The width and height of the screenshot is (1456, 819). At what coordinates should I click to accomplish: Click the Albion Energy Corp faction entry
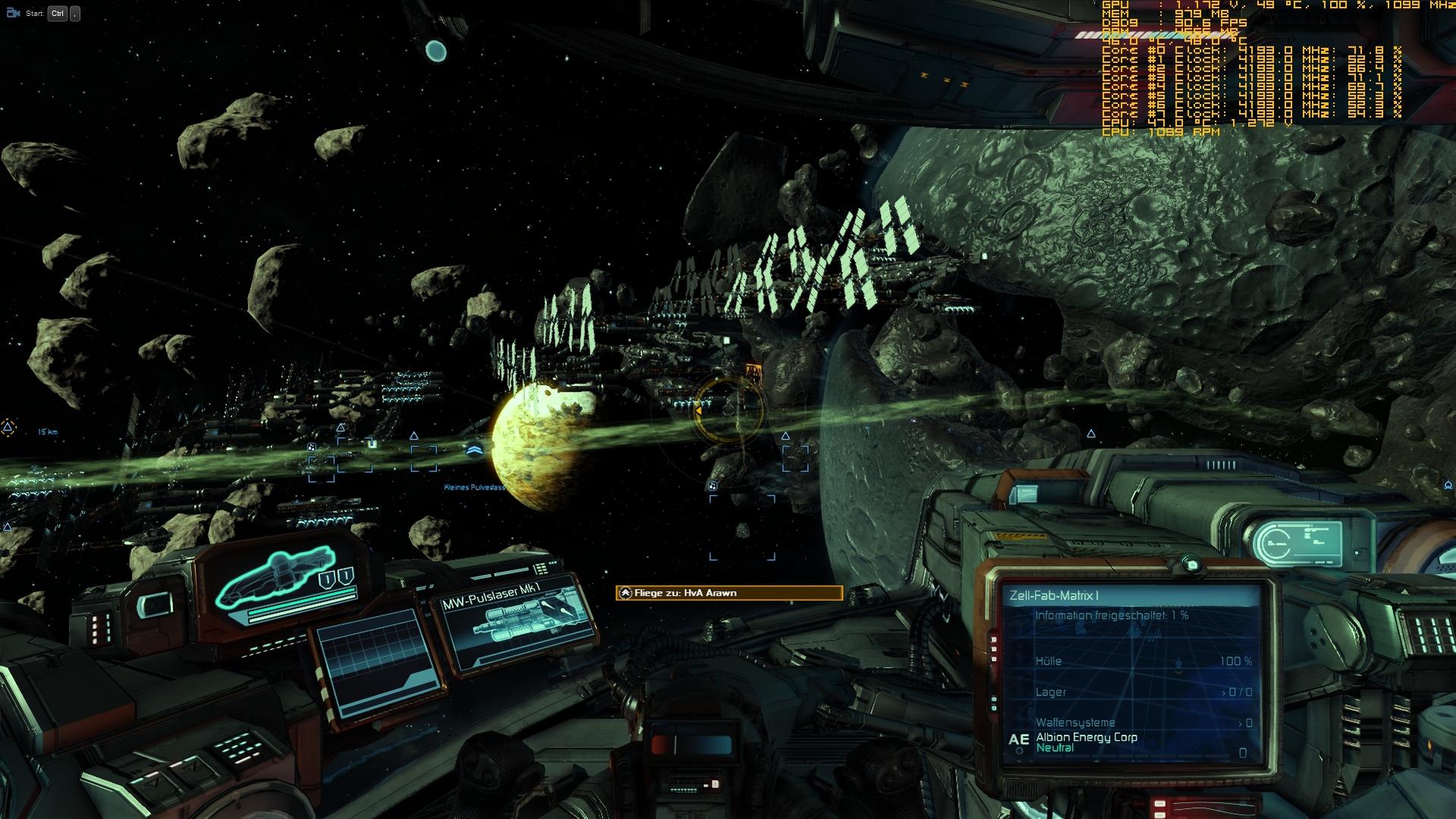(1086, 738)
